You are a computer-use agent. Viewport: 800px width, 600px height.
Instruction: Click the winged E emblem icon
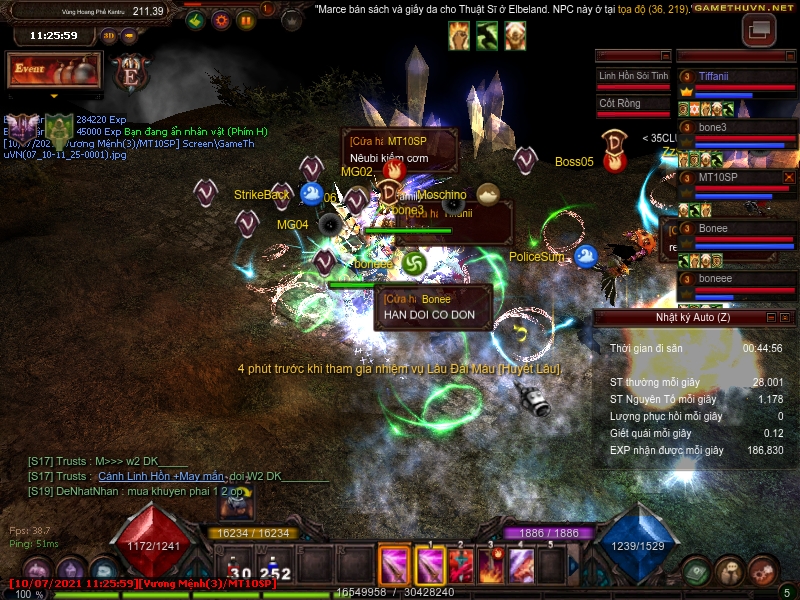coord(130,73)
